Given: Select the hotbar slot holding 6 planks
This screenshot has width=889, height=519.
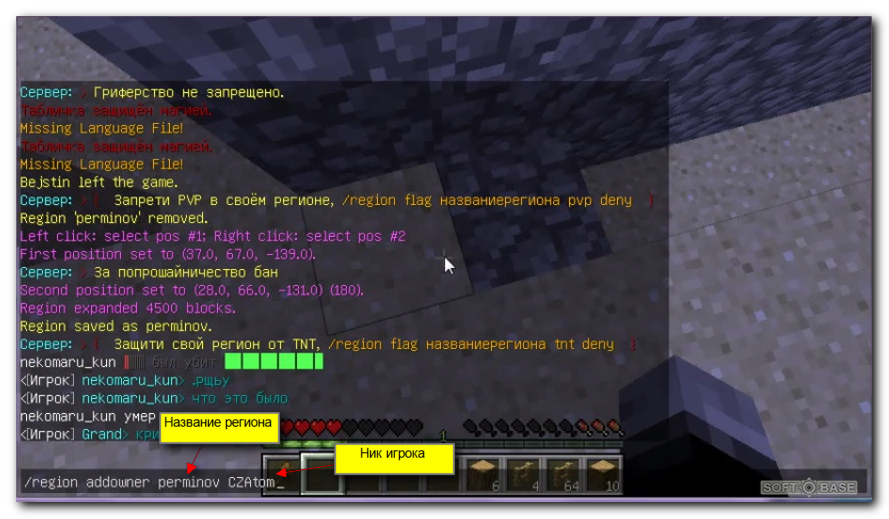Looking at the screenshot, I should (484, 475).
